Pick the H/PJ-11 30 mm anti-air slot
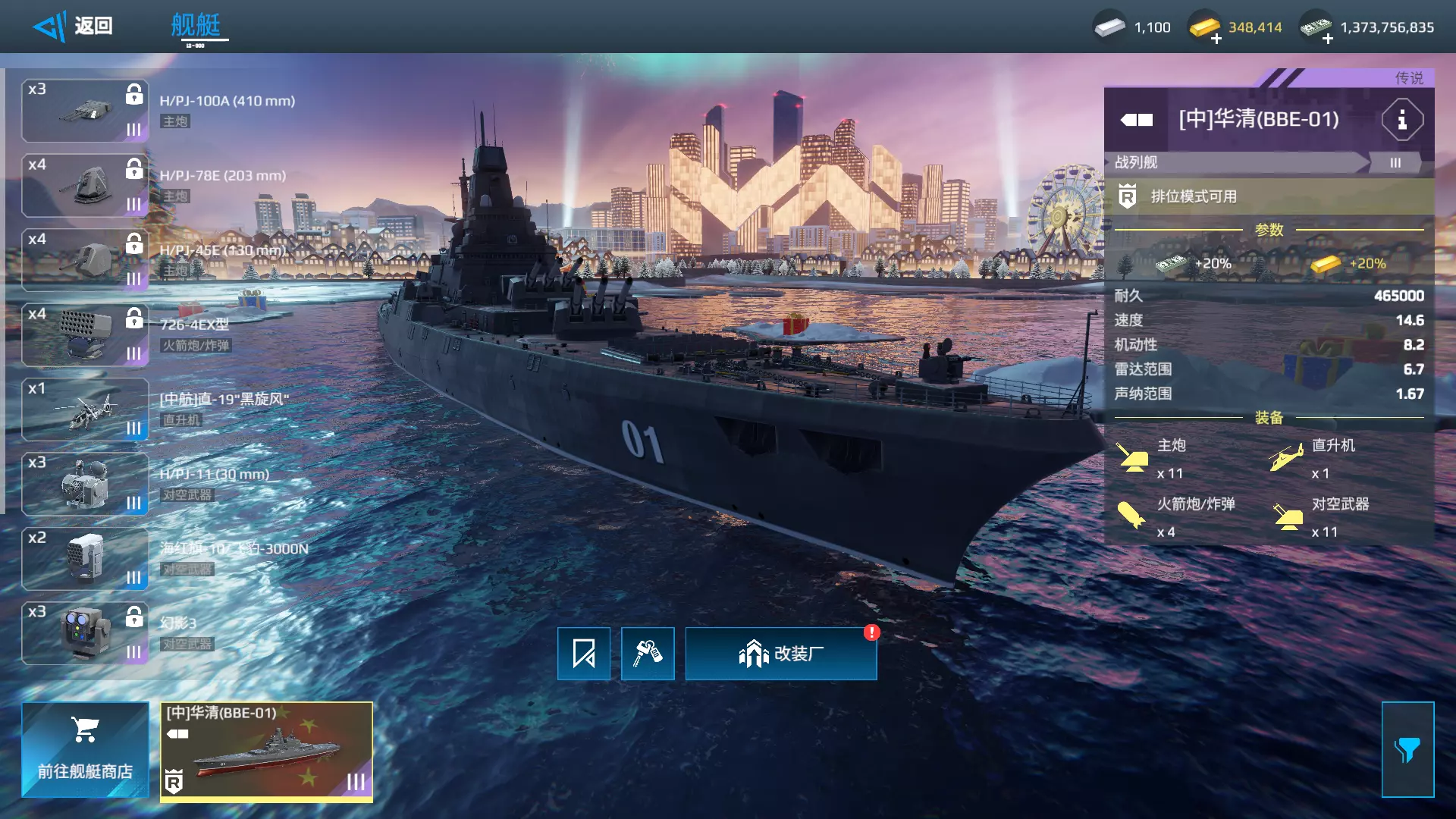Image resolution: width=1456 pixels, height=819 pixels. [x=85, y=485]
